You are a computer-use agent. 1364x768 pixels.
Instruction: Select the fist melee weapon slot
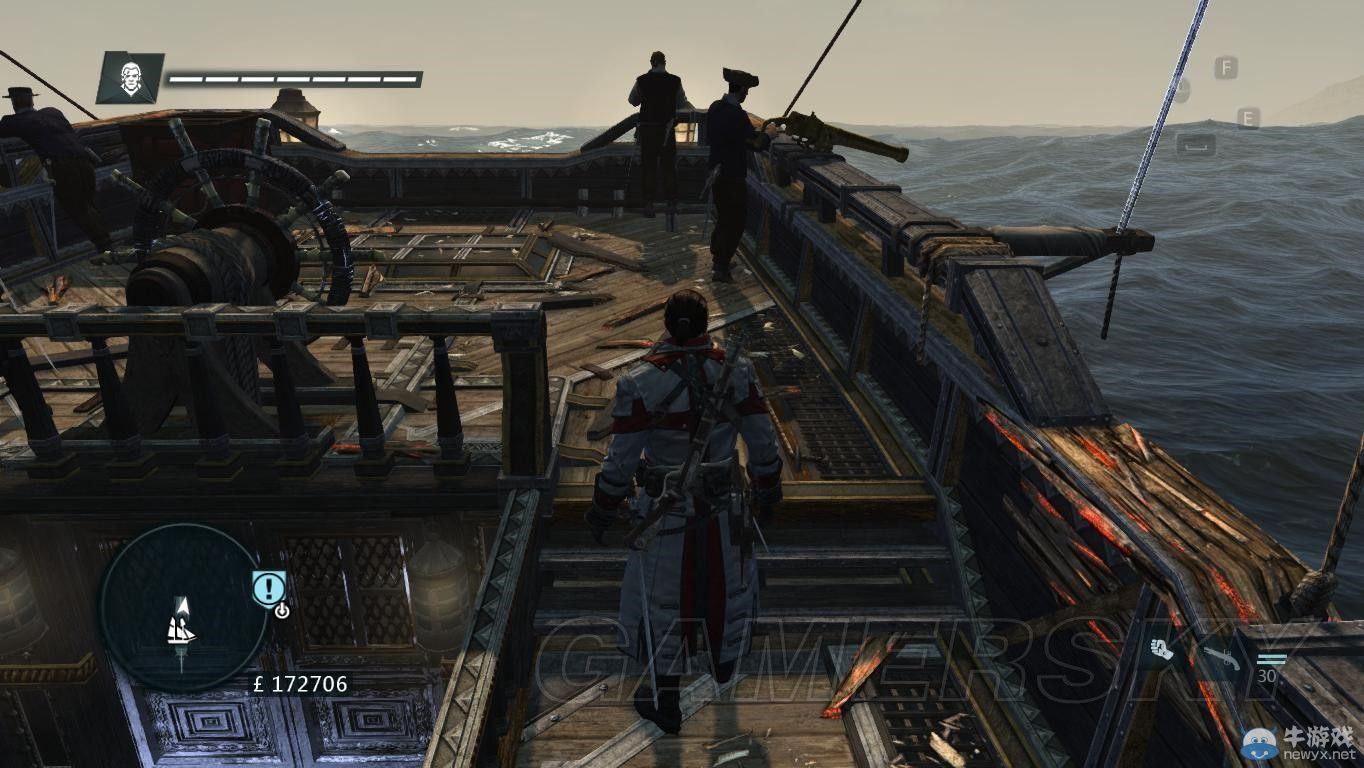1162,649
